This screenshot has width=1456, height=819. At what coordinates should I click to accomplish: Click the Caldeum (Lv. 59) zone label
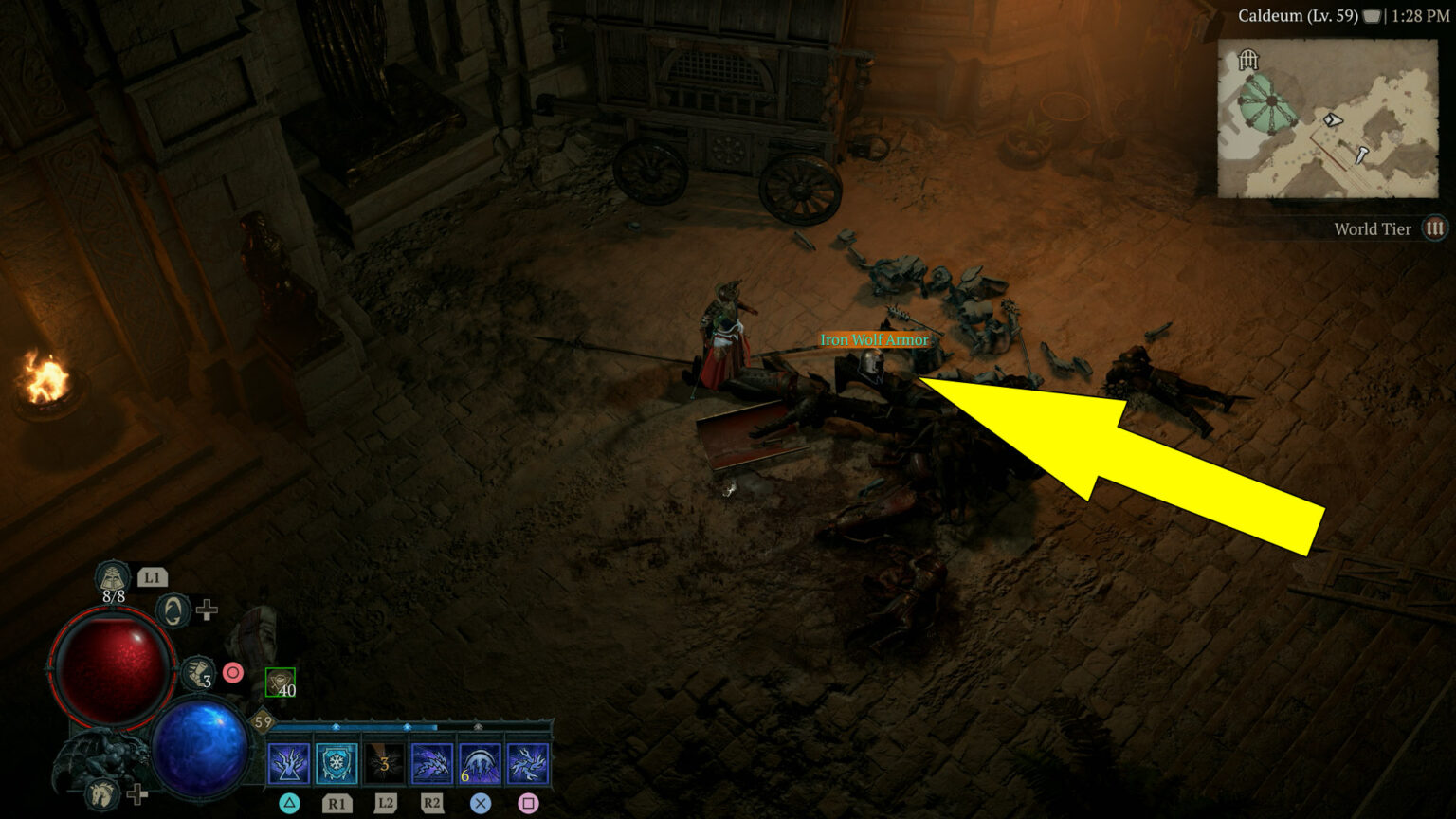click(1298, 16)
